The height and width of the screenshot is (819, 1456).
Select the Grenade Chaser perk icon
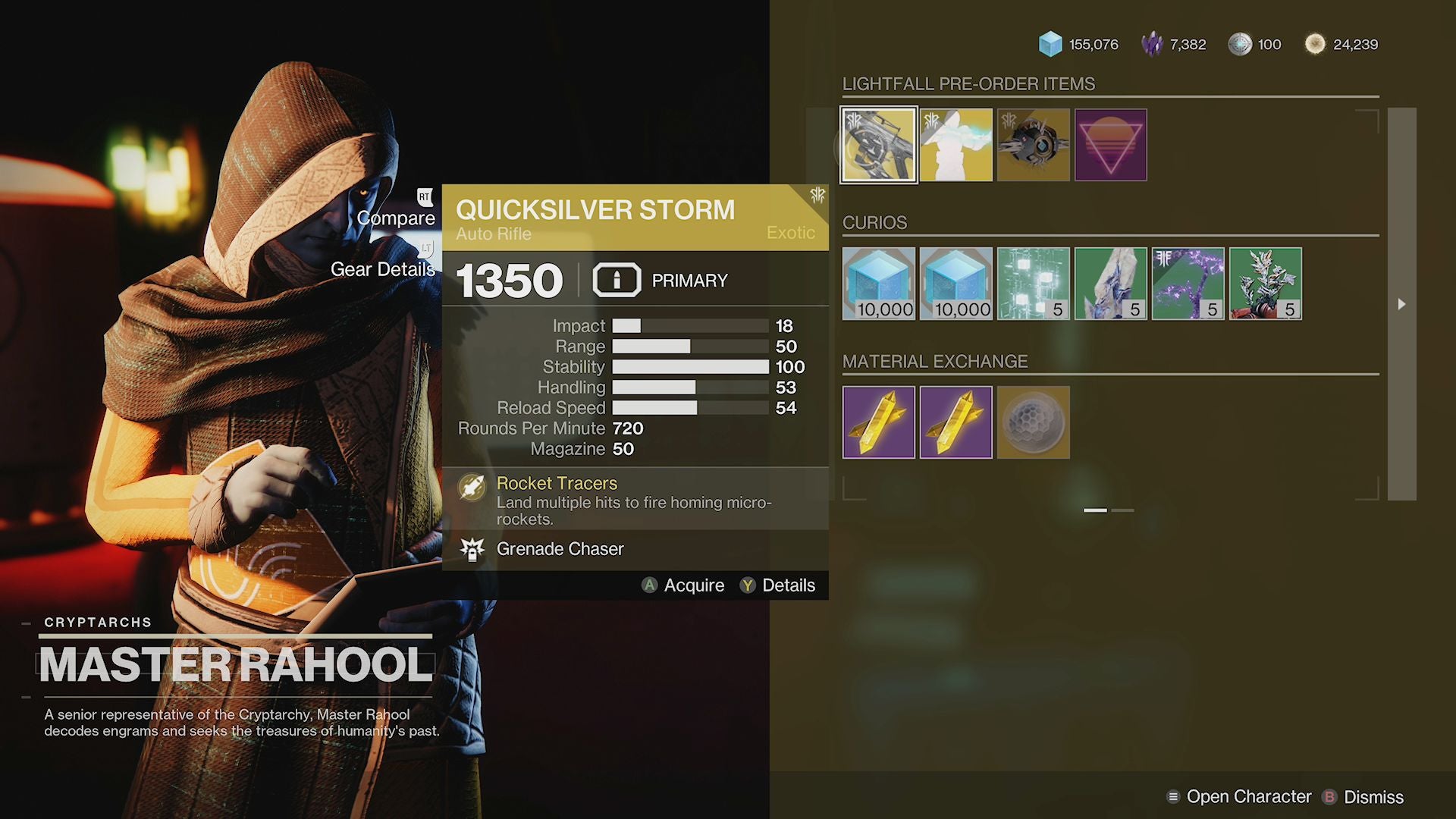(473, 548)
